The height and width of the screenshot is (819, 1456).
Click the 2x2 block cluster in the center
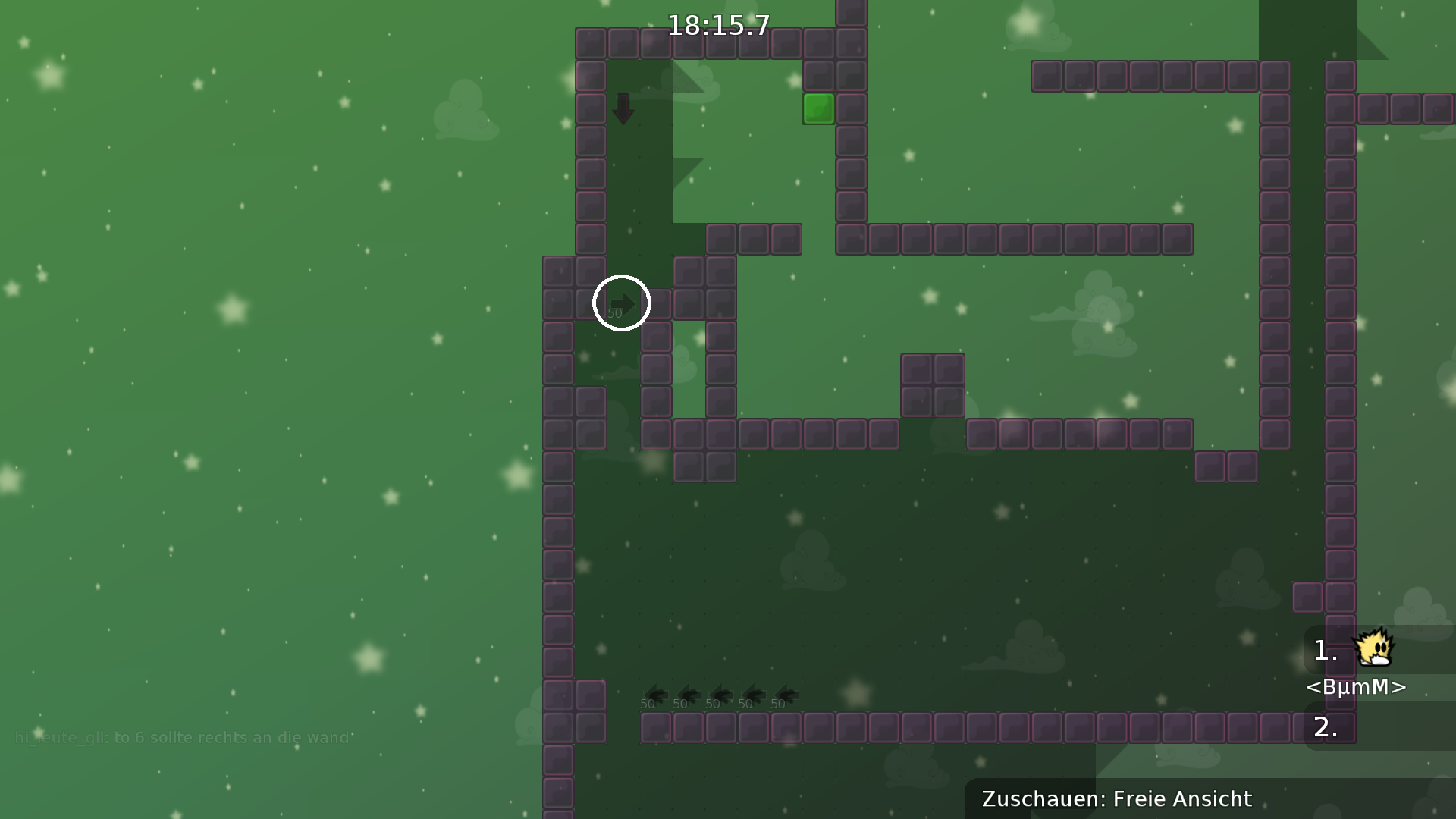[933, 384]
